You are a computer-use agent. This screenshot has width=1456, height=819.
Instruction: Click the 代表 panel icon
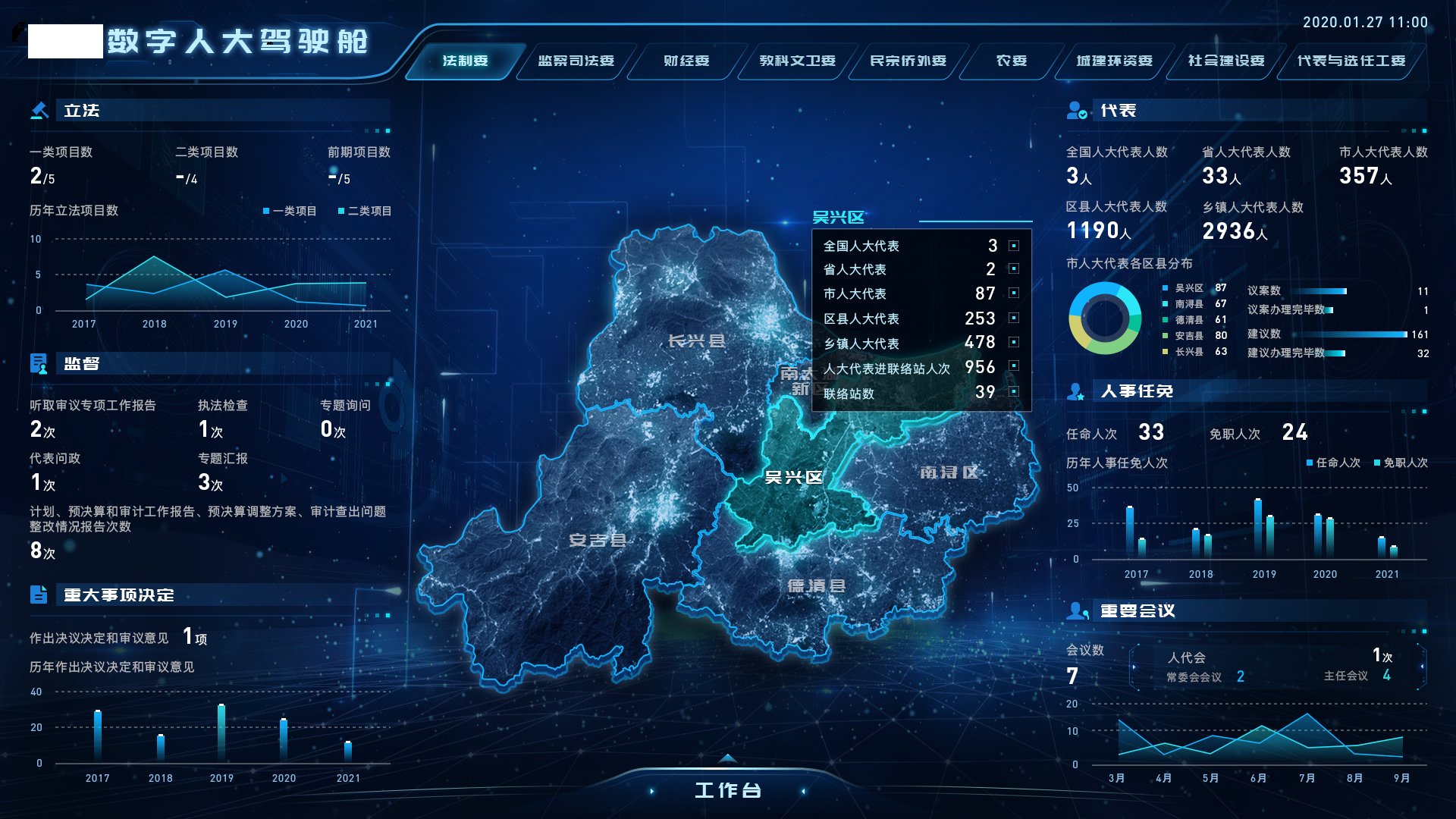pyautogui.click(x=1077, y=111)
